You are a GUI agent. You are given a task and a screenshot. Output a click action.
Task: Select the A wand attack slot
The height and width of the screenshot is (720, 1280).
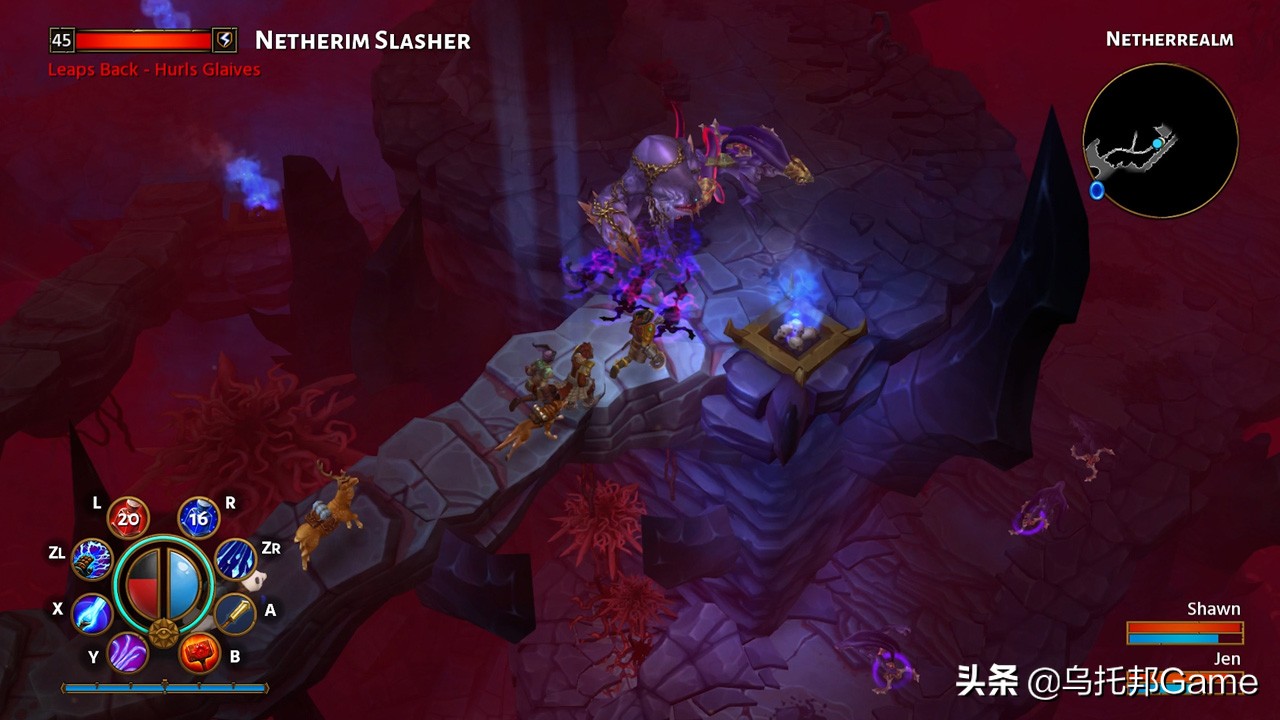tap(236, 612)
